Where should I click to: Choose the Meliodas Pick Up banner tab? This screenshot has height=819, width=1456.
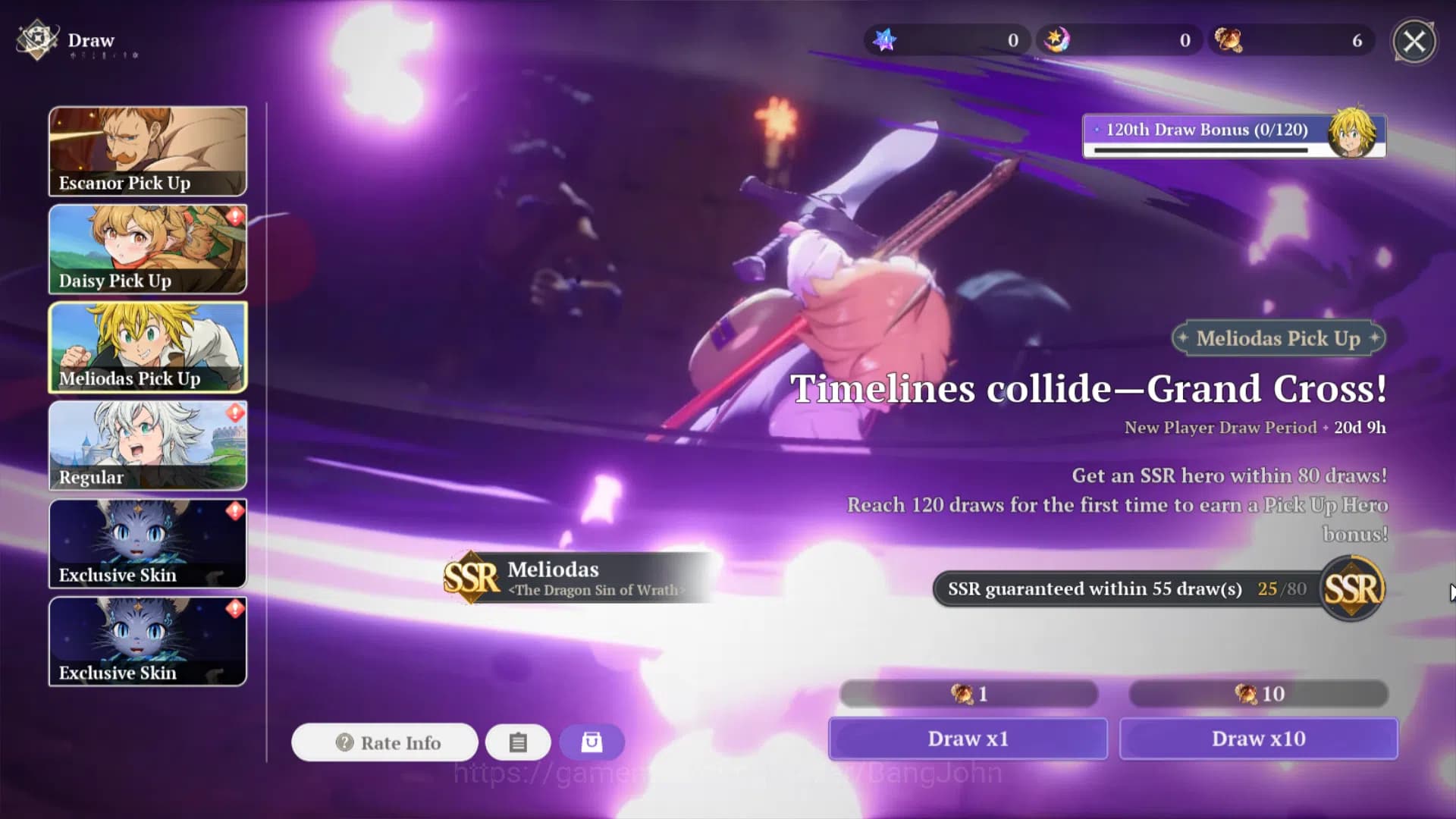[x=148, y=347]
